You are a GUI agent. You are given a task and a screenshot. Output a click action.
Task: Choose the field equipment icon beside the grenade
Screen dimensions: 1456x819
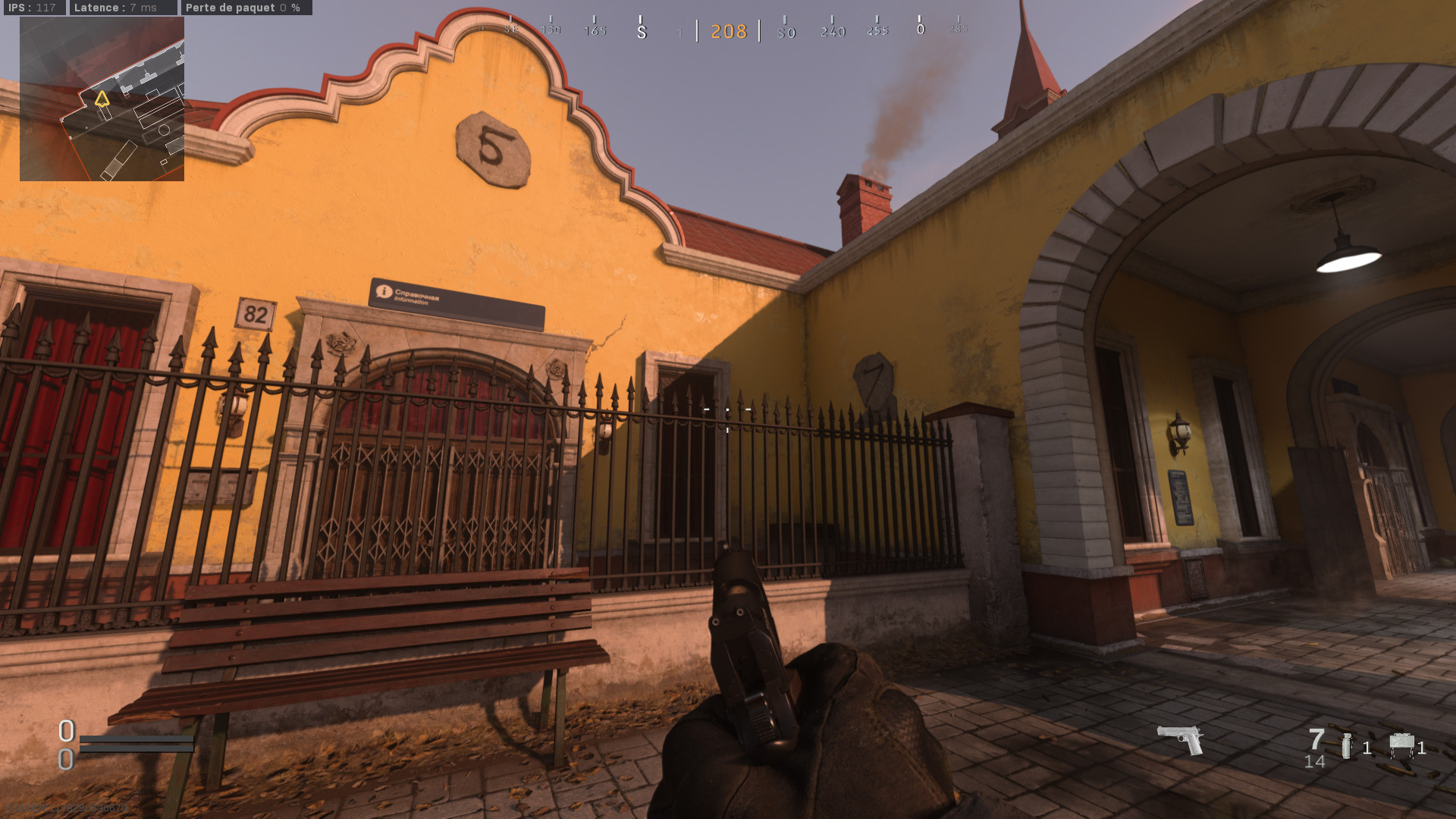coord(1401,745)
